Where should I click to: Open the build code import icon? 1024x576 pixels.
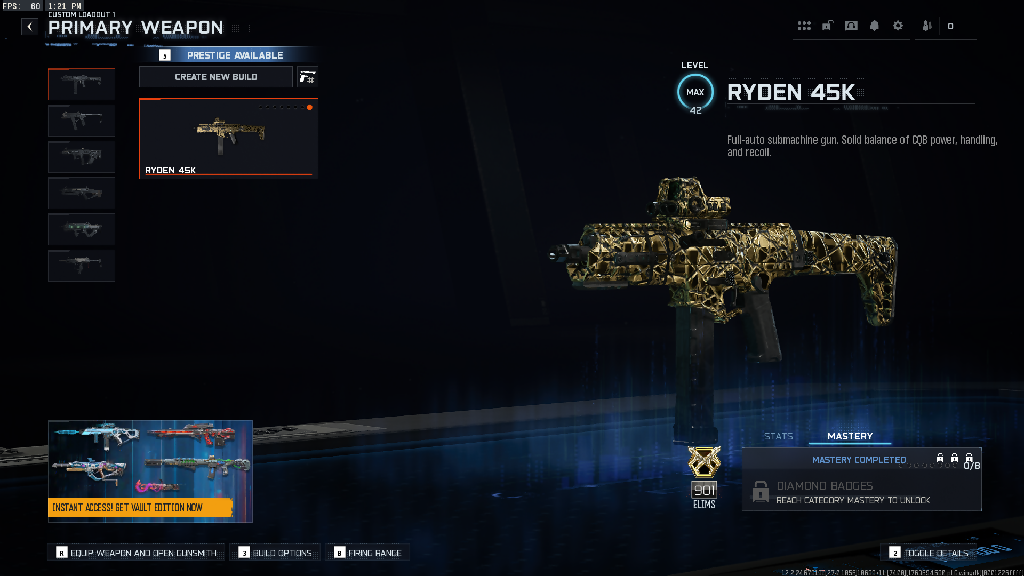[x=307, y=77]
